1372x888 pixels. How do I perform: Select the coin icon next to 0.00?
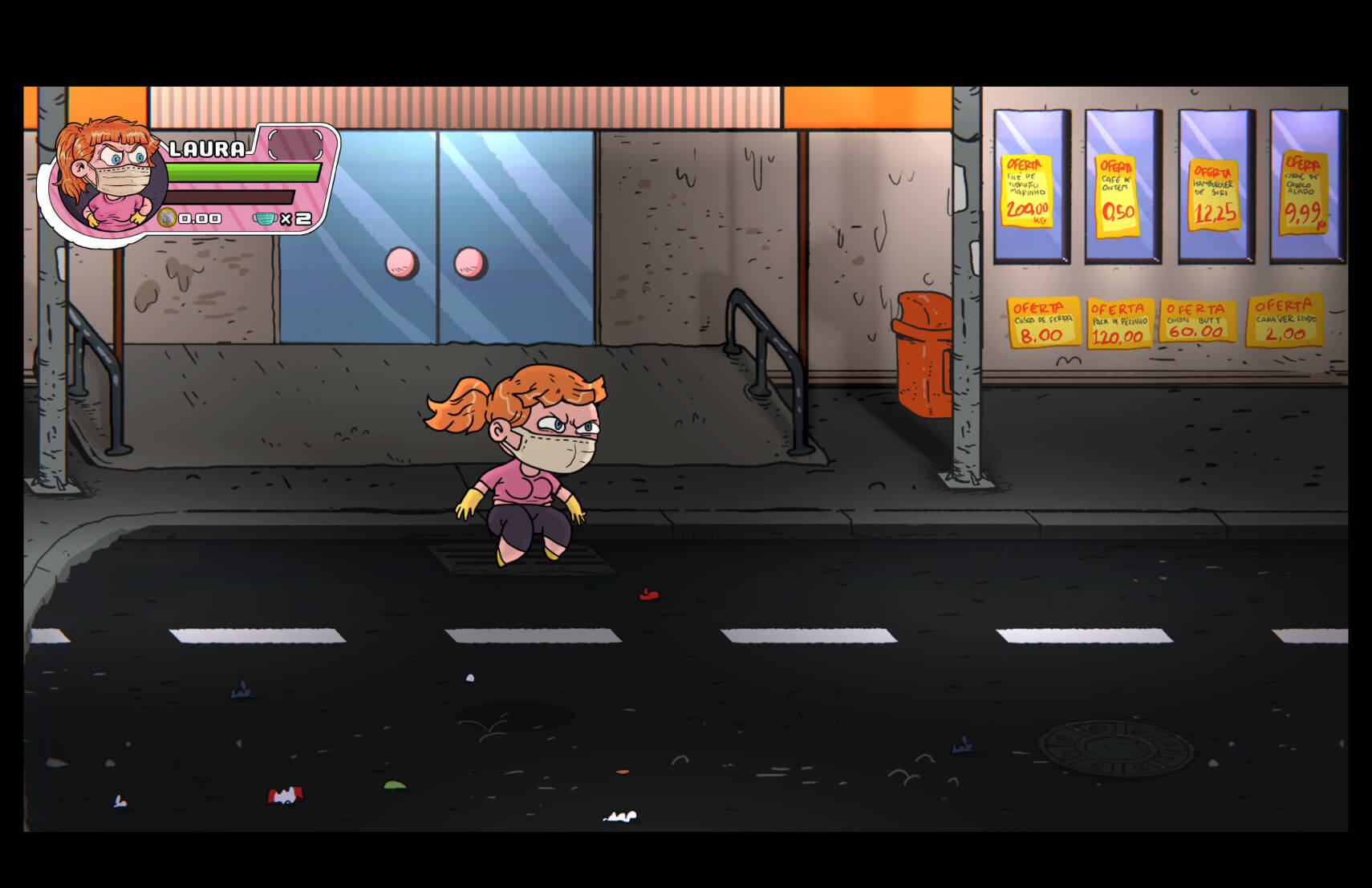166,217
